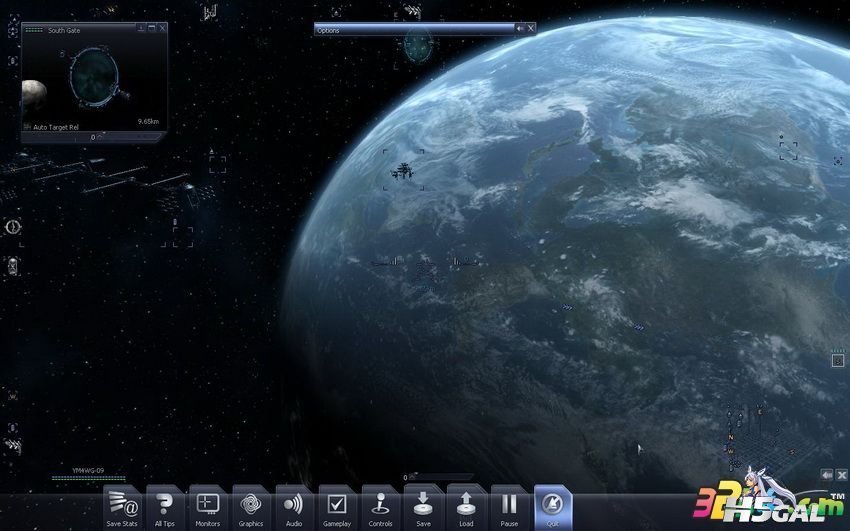Close the sector map gravidar panel

tap(842, 474)
